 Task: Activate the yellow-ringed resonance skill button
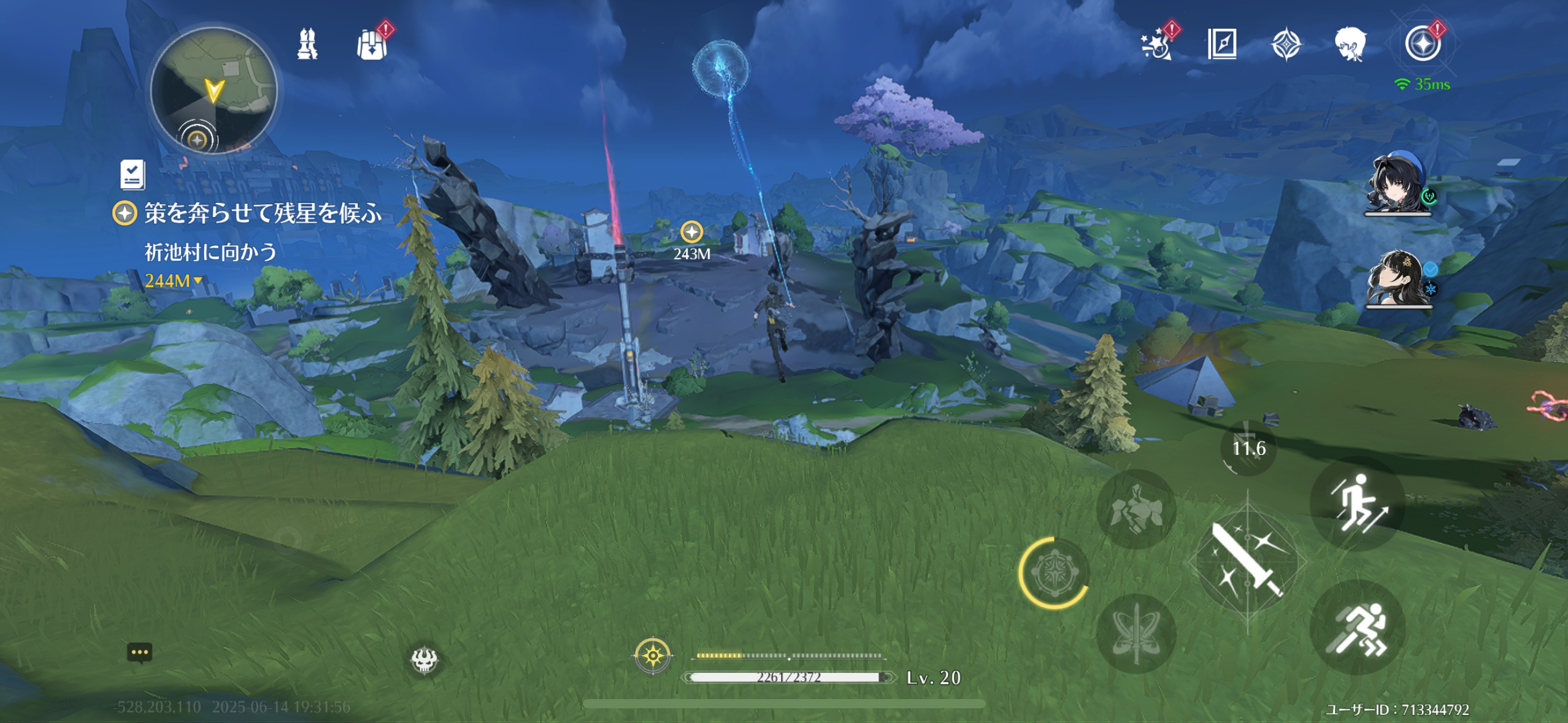point(1053,572)
